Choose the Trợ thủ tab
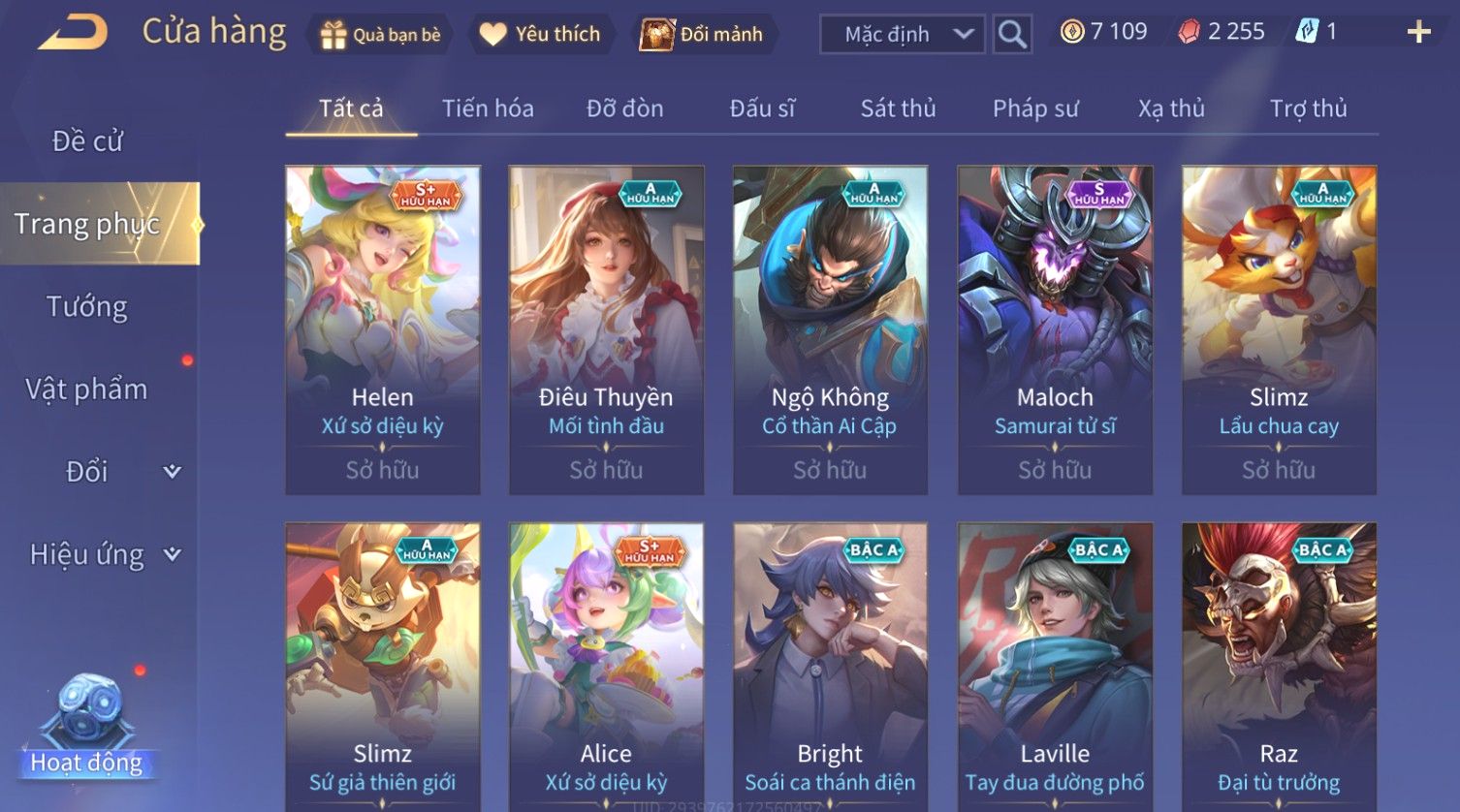 pyautogui.click(x=1308, y=109)
